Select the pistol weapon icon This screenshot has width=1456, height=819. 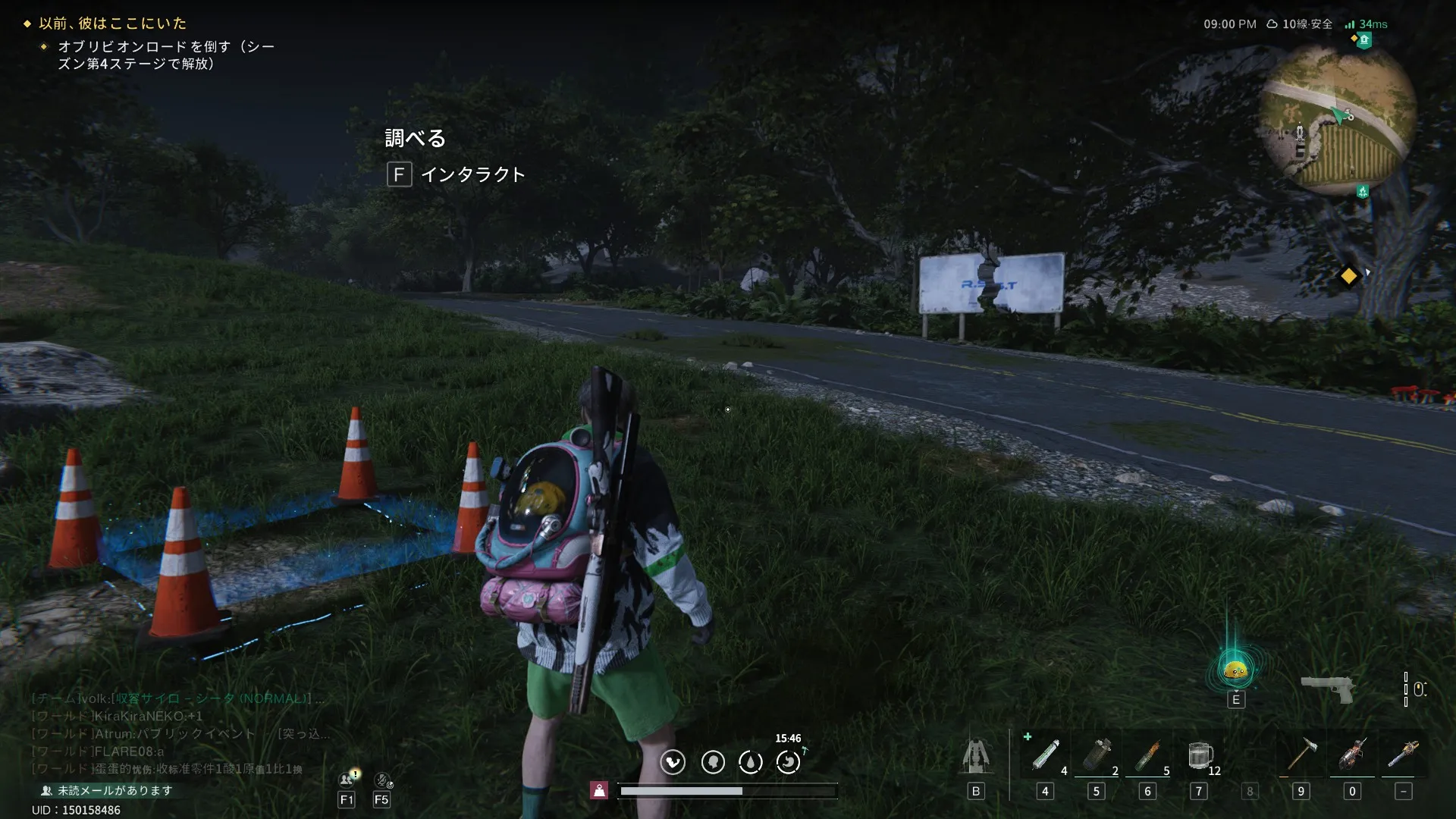tap(1327, 689)
